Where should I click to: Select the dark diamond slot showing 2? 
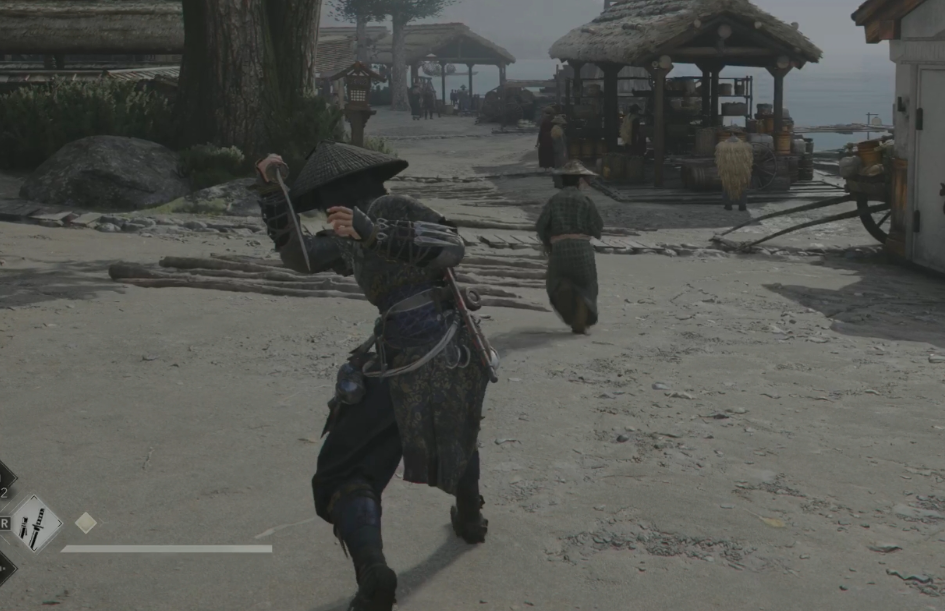pos(4,480)
